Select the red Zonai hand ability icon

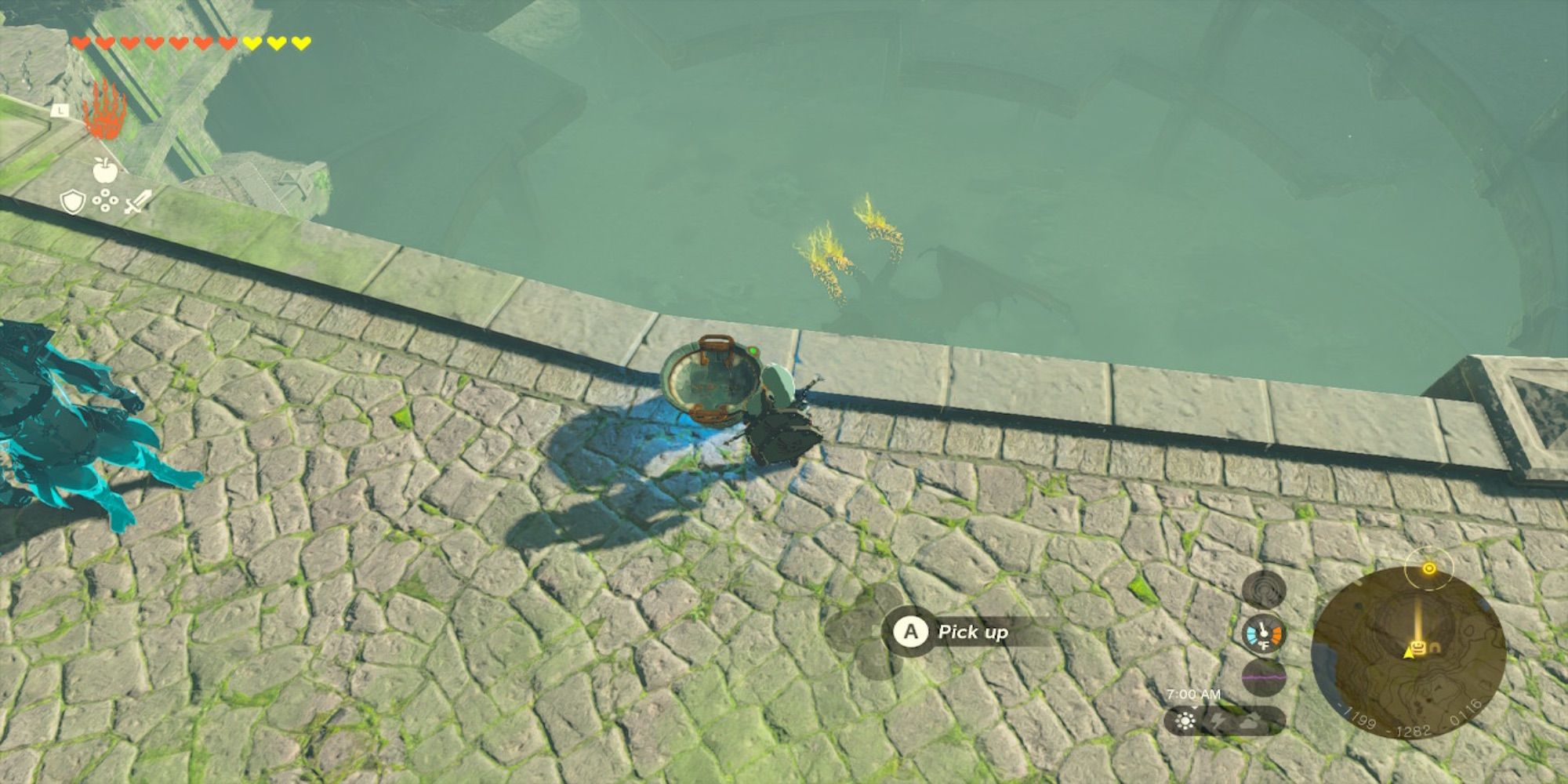pyautogui.click(x=106, y=111)
